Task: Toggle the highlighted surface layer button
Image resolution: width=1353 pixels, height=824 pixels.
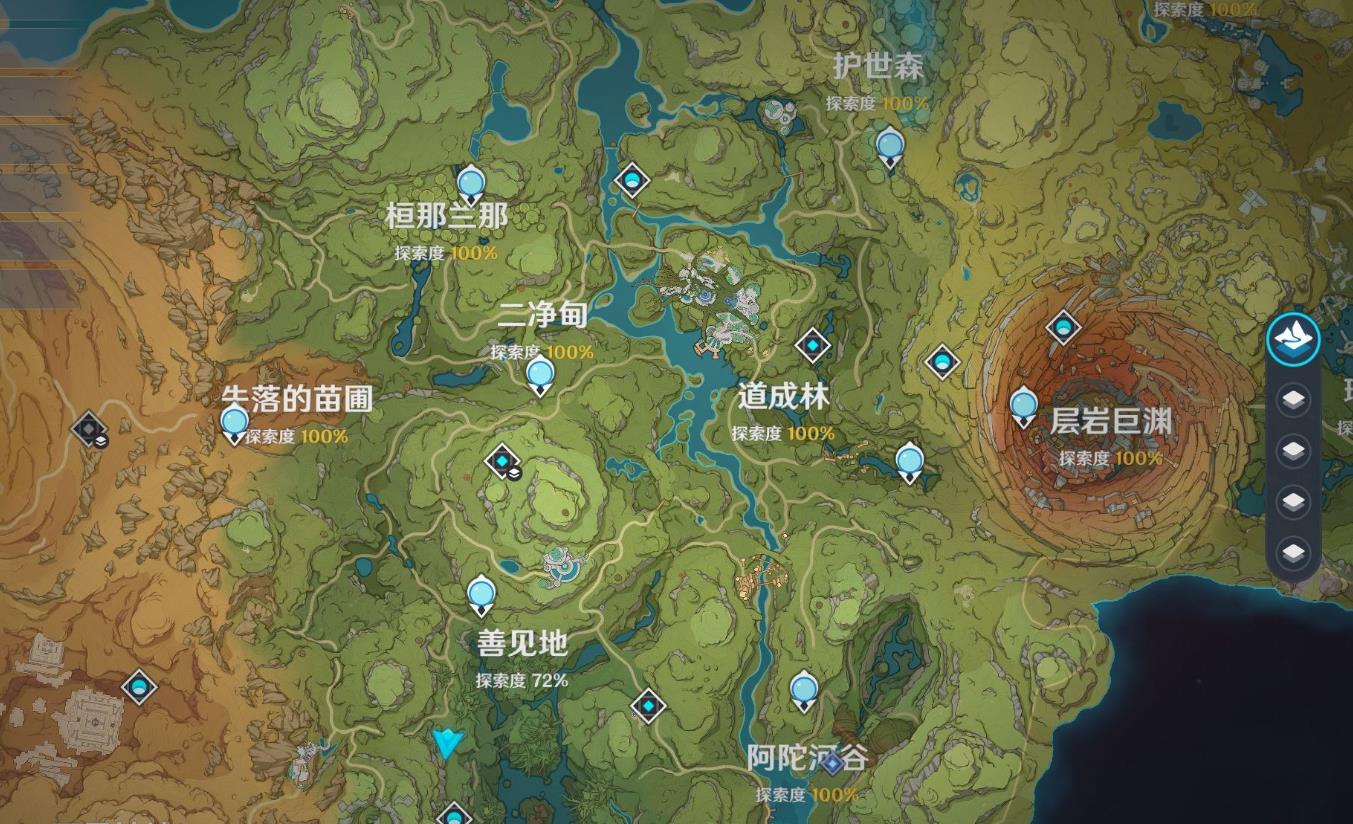Action: pyautogui.click(x=1293, y=338)
